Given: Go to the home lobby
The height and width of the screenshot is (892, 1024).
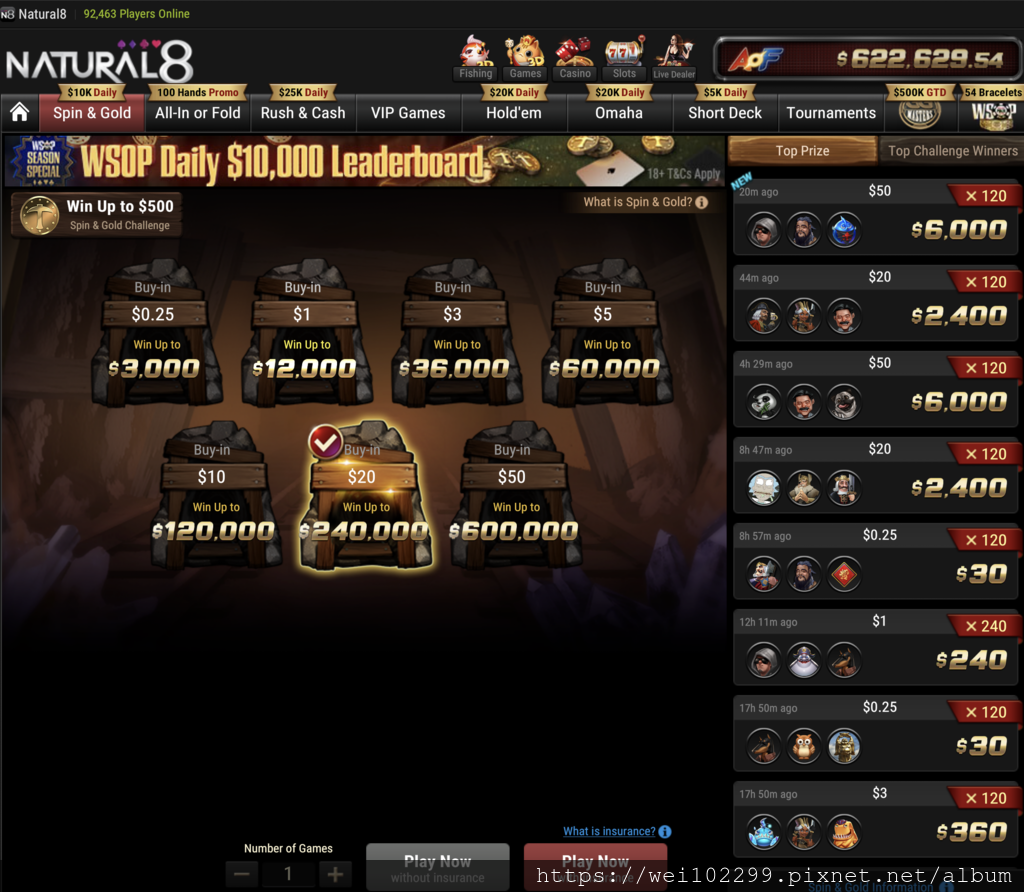Looking at the screenshot, I should tap(19, 113).
